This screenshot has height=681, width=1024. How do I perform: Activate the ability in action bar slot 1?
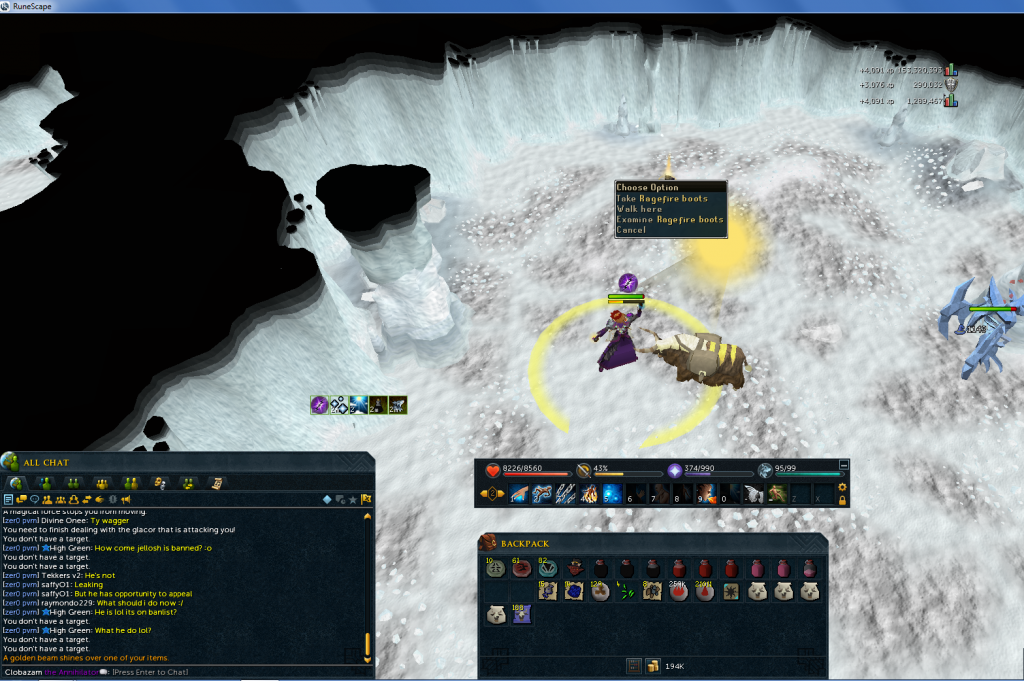coord(518,493)
